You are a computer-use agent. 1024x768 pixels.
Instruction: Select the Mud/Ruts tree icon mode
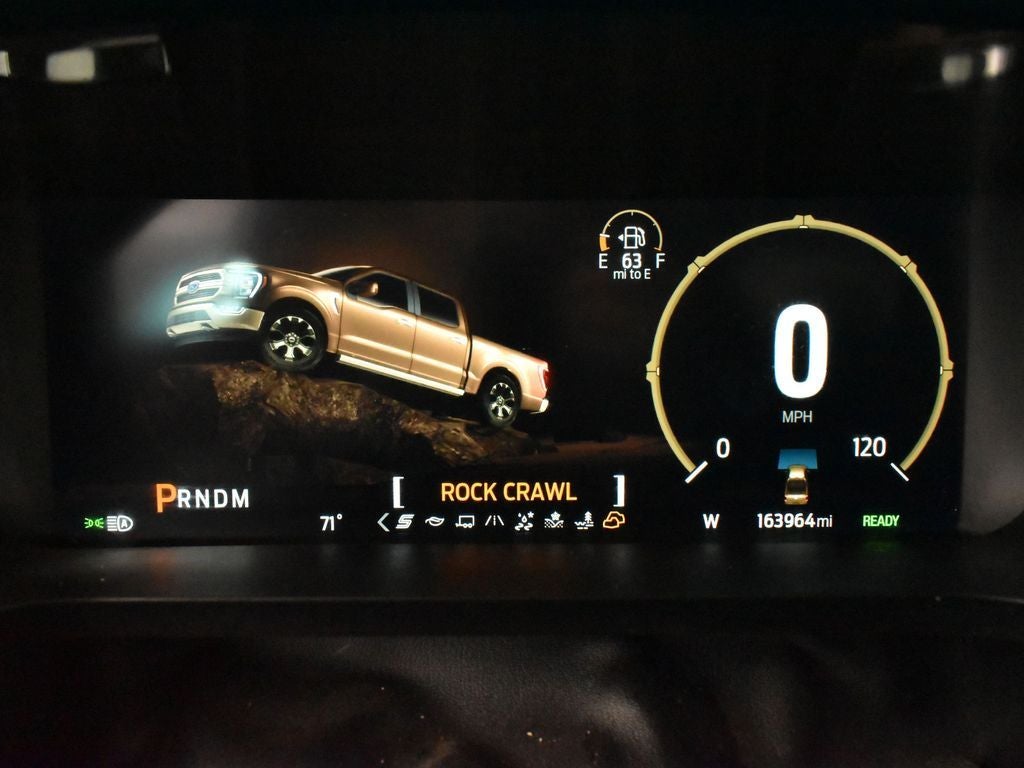pyautogui.click(x=584, y=521)
